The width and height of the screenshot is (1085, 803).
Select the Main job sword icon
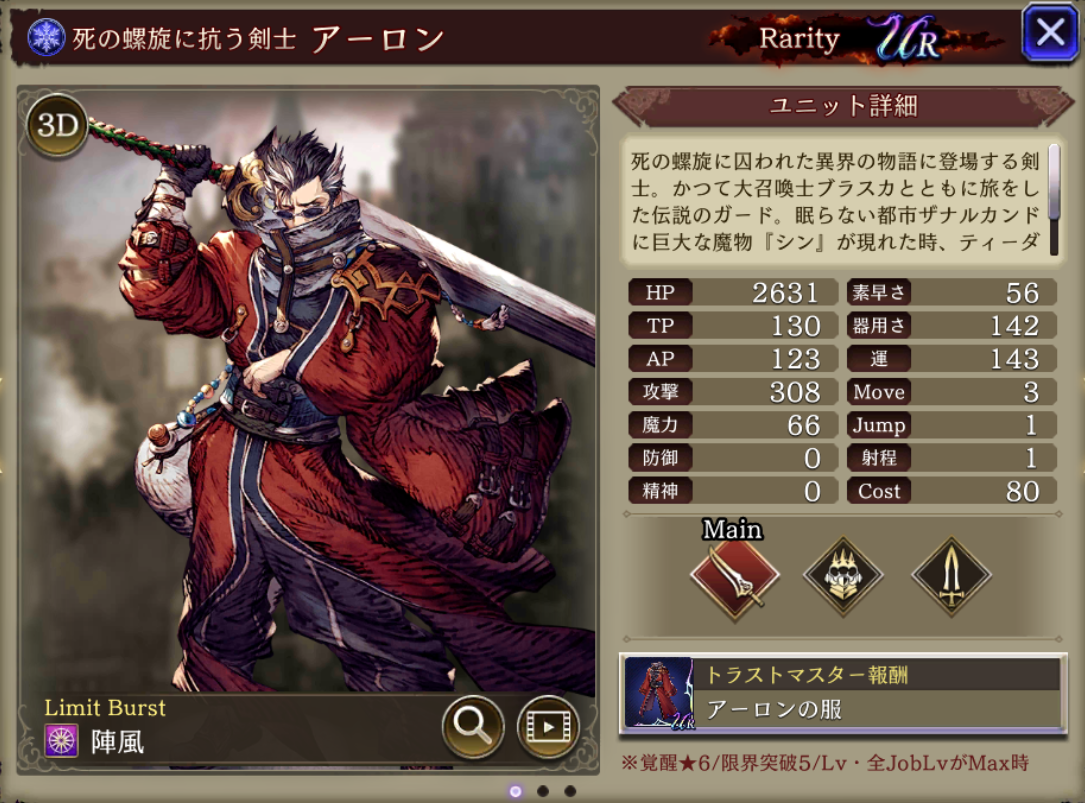735,578
